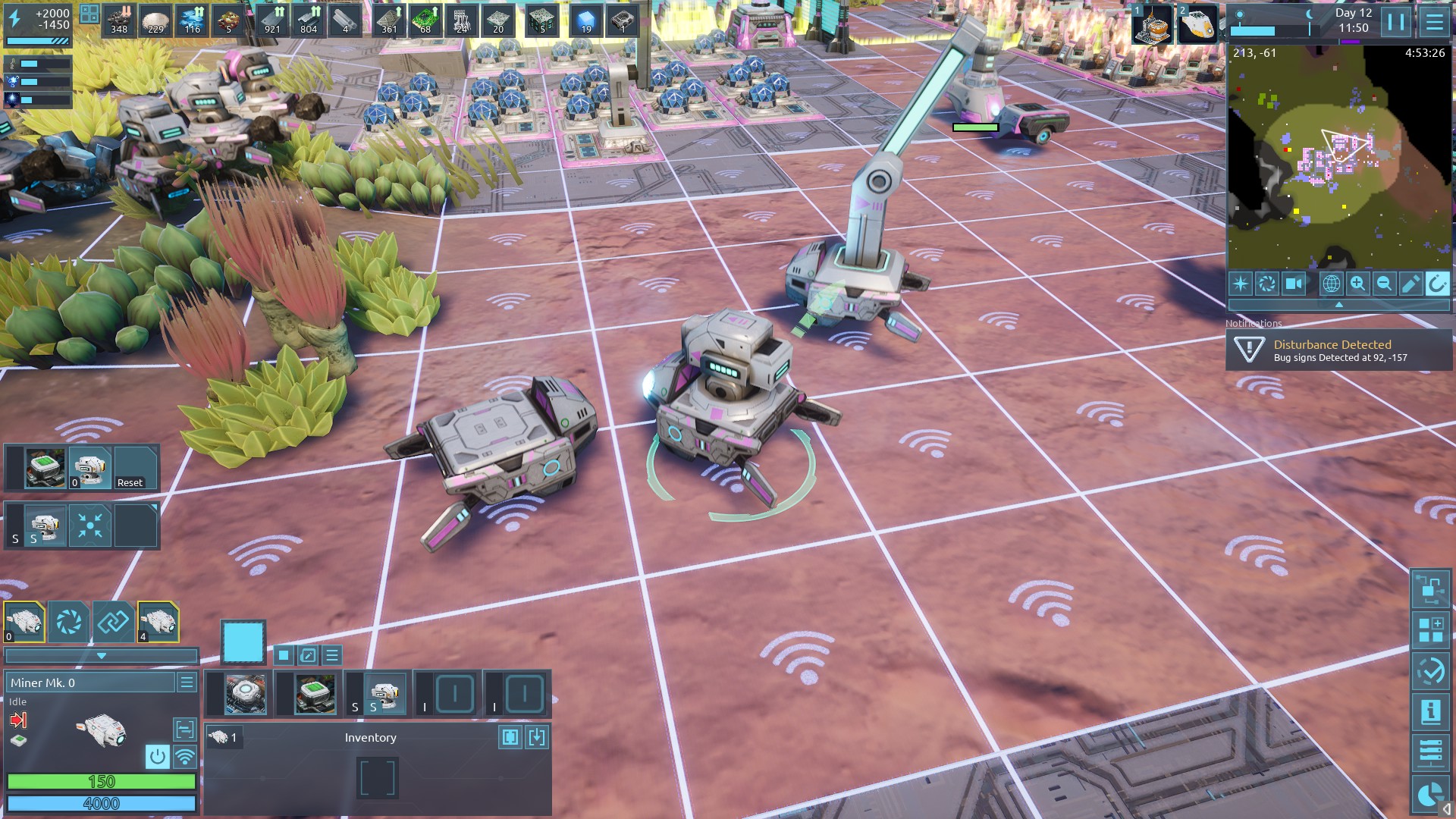
Task: Open the pie chart statistics panel
Action: [x=1430, y=794]
